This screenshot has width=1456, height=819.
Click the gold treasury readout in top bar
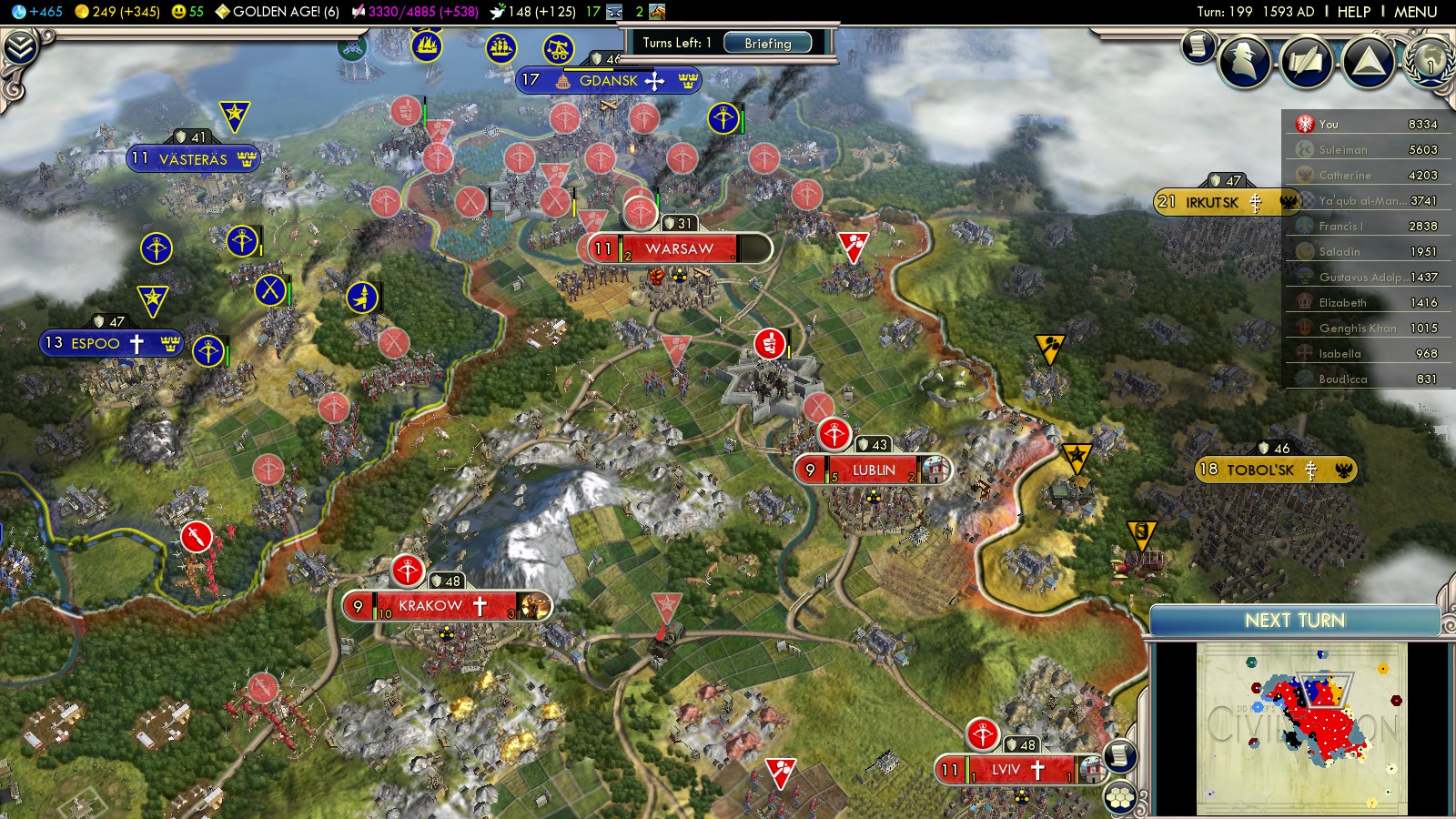point(118,12)
